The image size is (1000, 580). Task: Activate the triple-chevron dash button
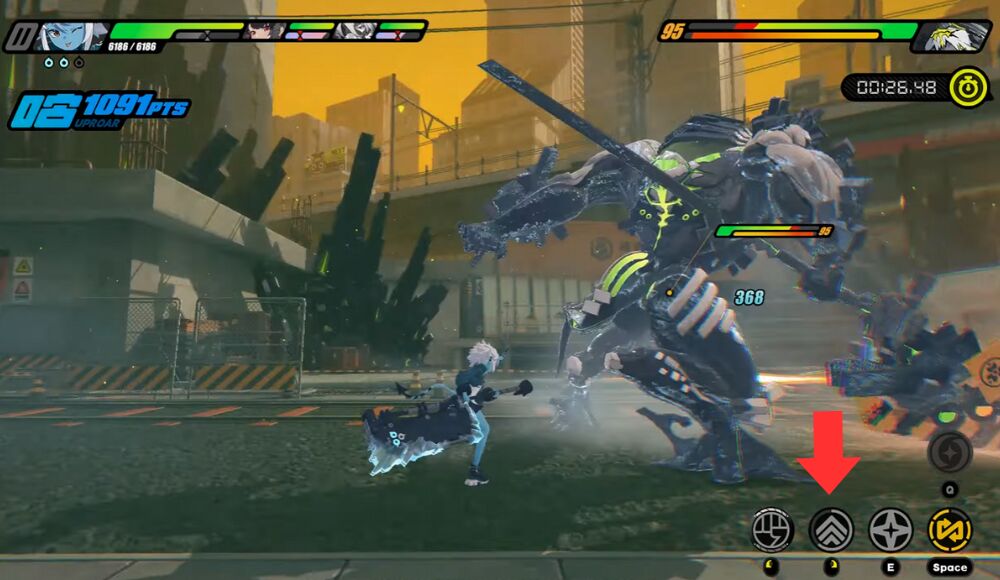[830, 528]
